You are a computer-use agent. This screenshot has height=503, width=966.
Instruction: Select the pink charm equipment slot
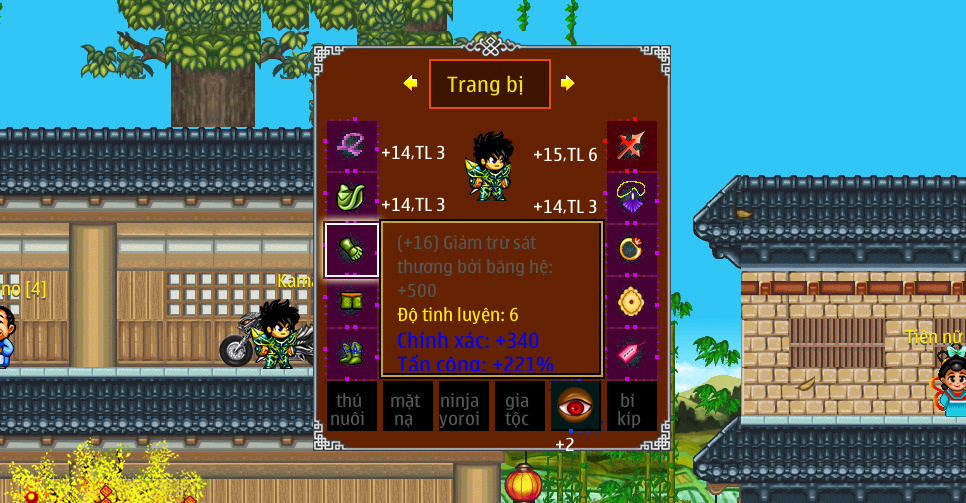tap(632, 353)
